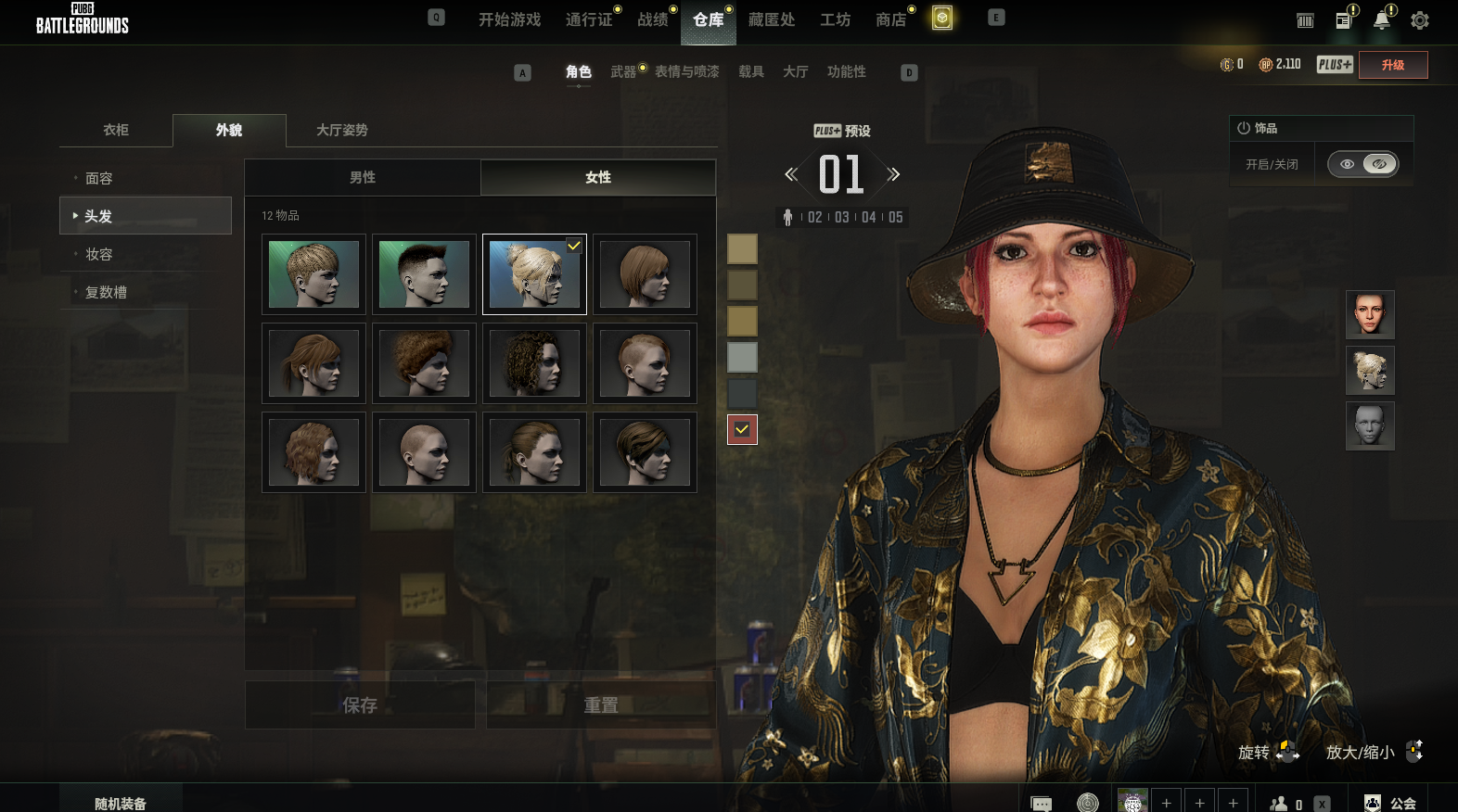Click the 随机装备 button
1458x812 pixels.
(121, 803)
